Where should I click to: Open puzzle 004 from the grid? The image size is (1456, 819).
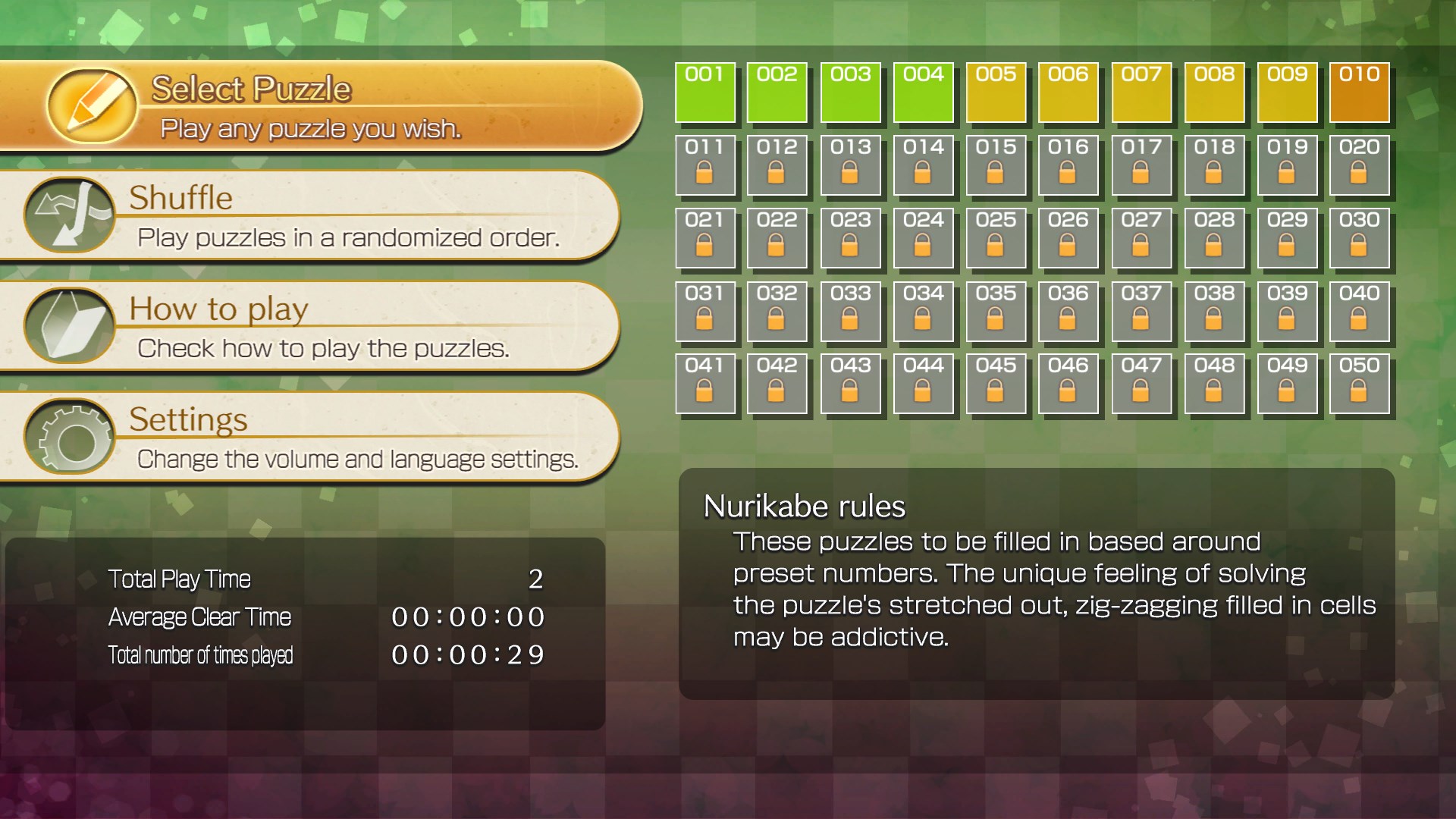(x=923, y=92)
